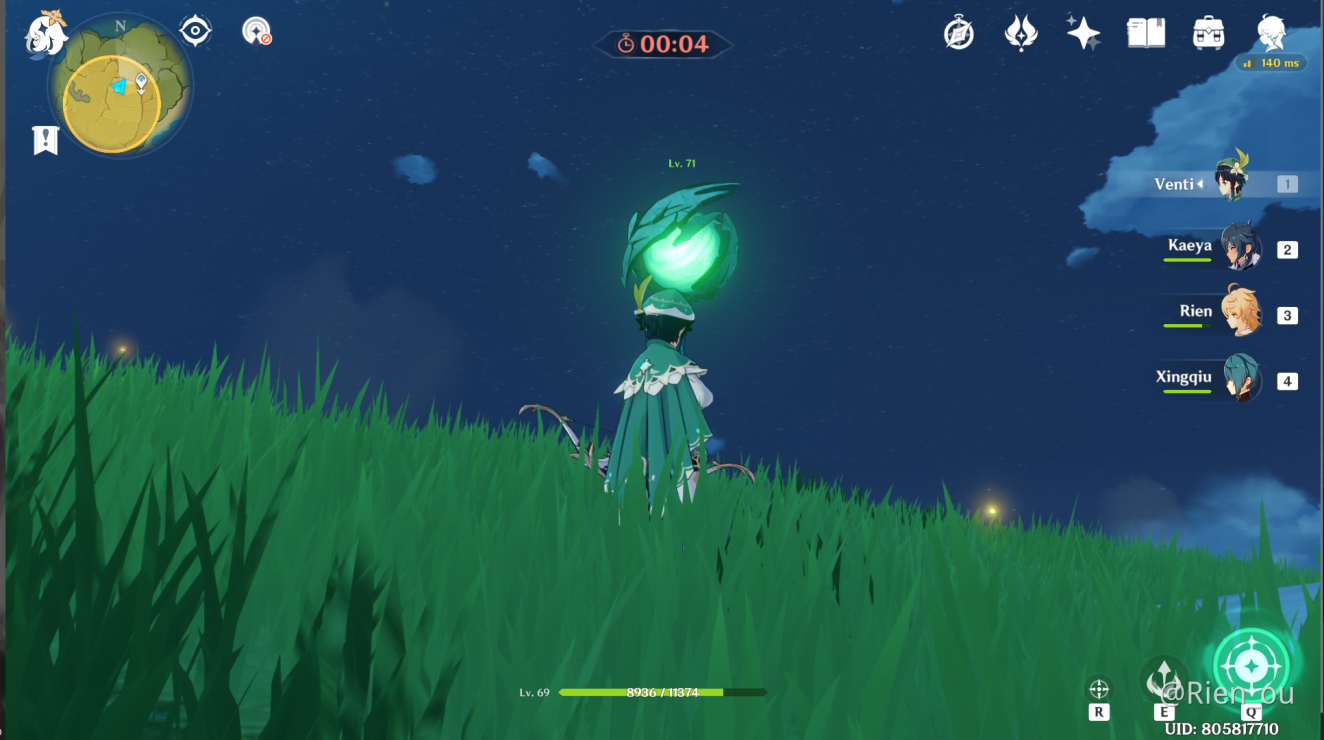Screen dimensions: 1324x740
Task: Open the character screen icon
Action: (x=1271, y=33)
